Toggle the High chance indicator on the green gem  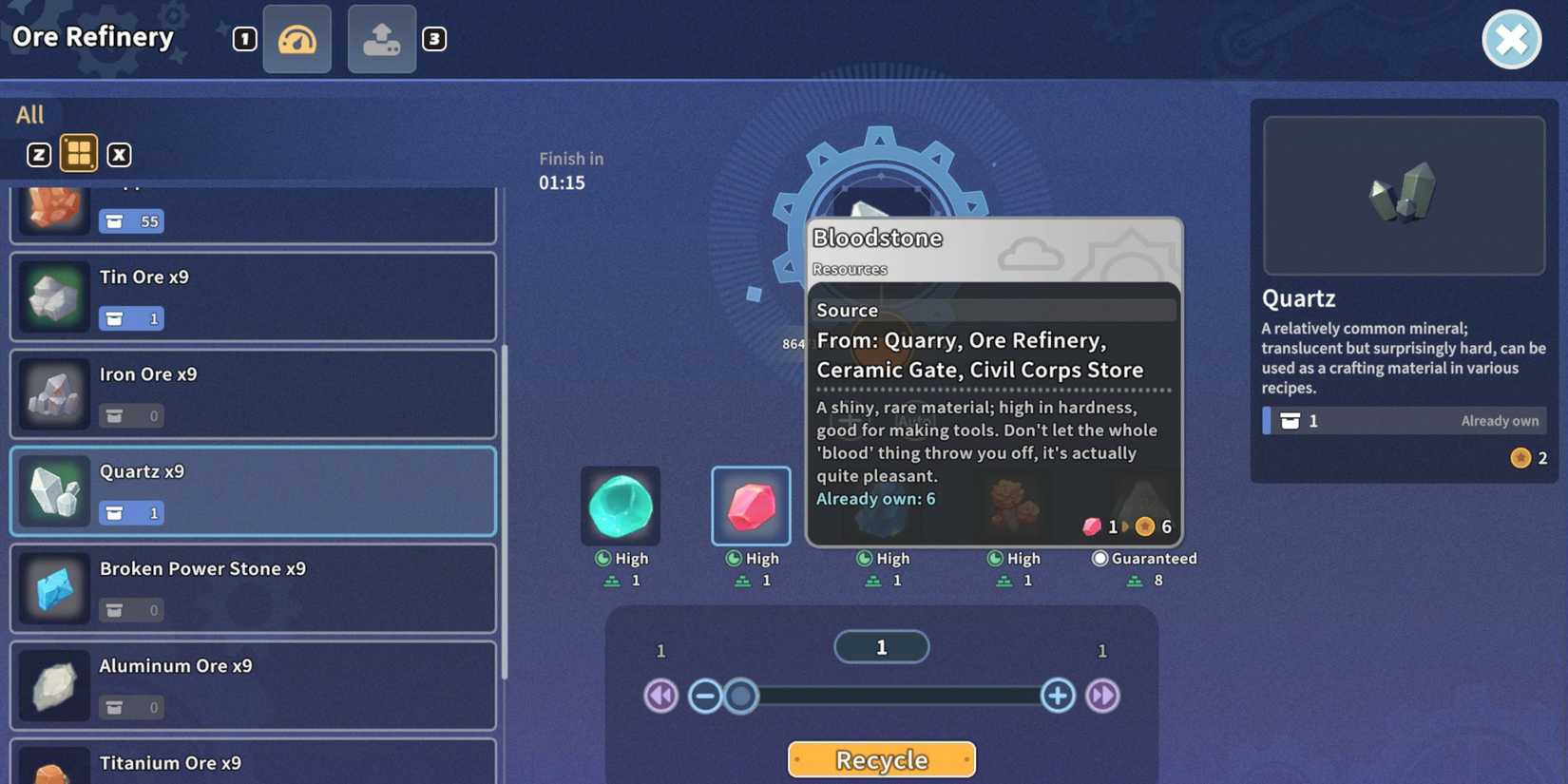click(621, 559)
